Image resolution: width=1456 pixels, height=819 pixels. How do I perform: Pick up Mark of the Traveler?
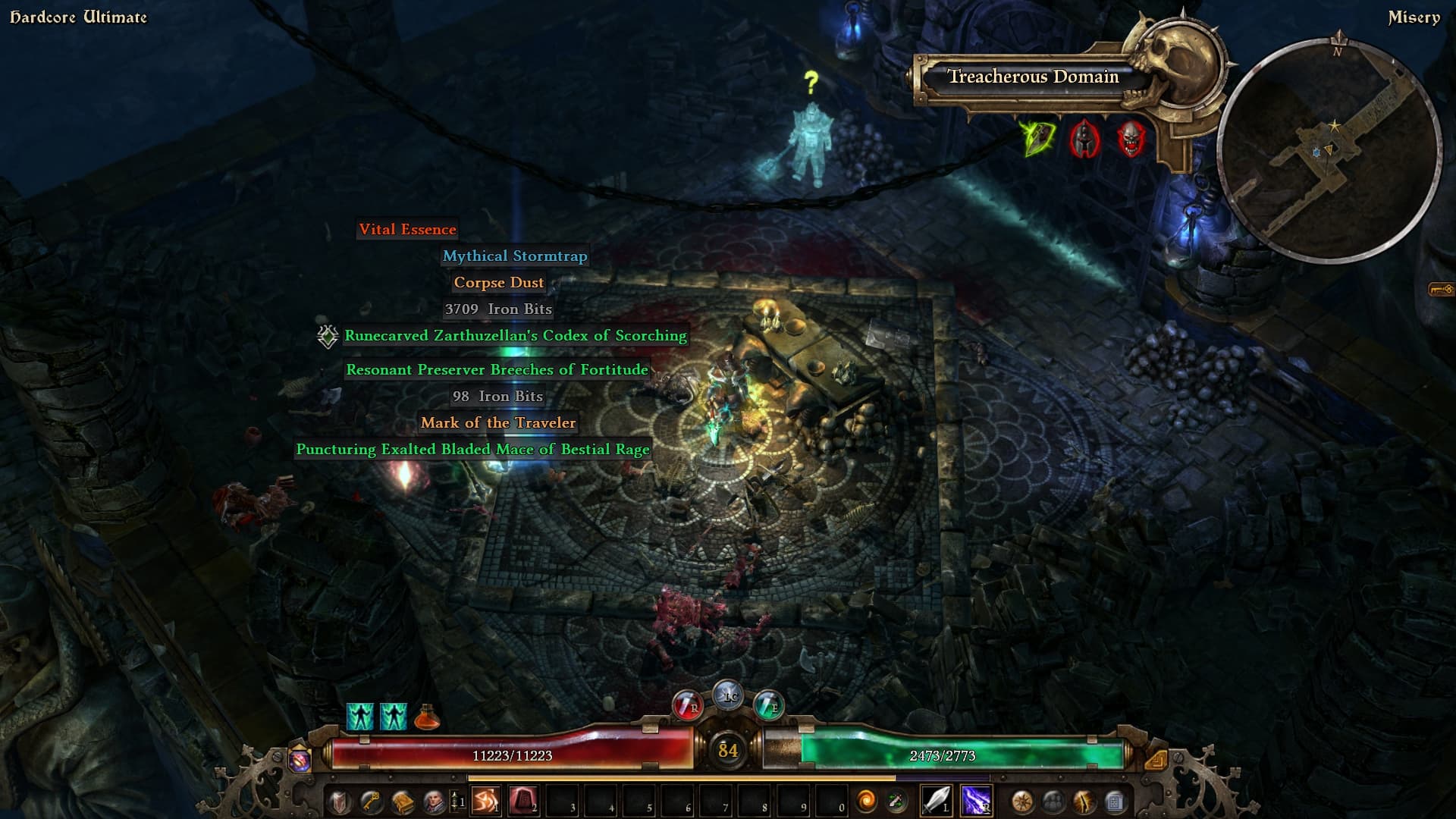(x=498, y=423)
